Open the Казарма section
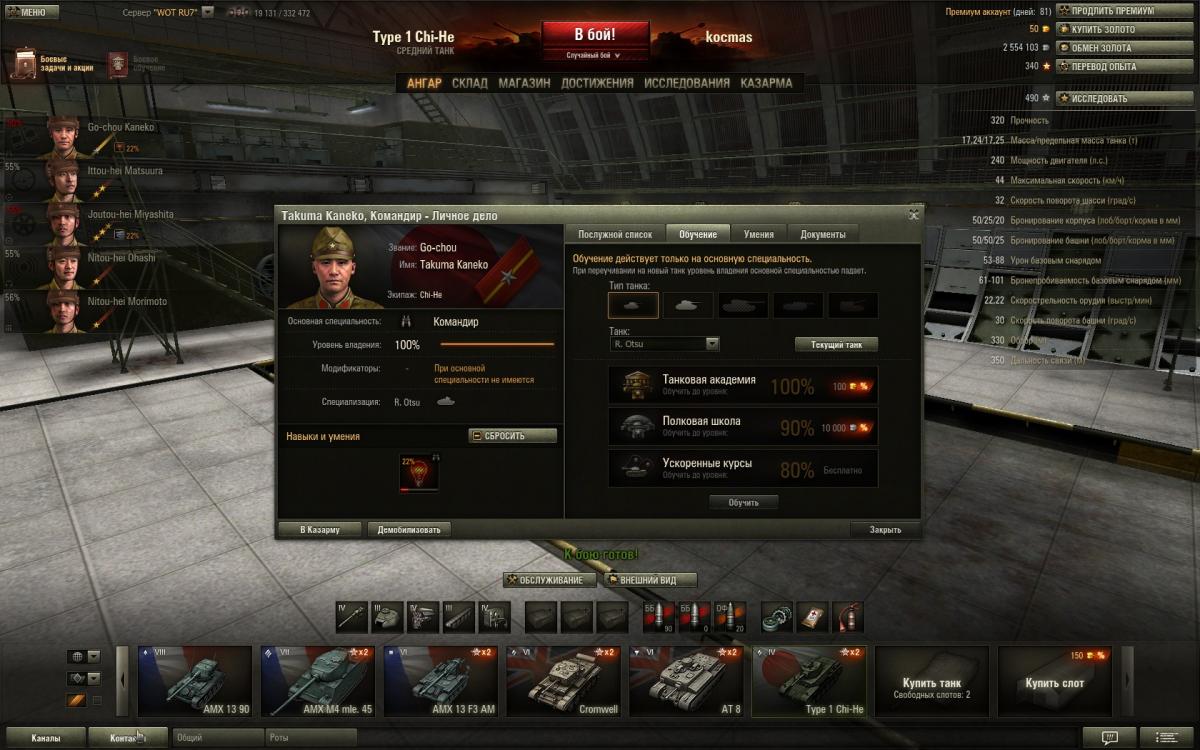The width and height of the screenshot is (1200, 750). click(x=766, y=83)
